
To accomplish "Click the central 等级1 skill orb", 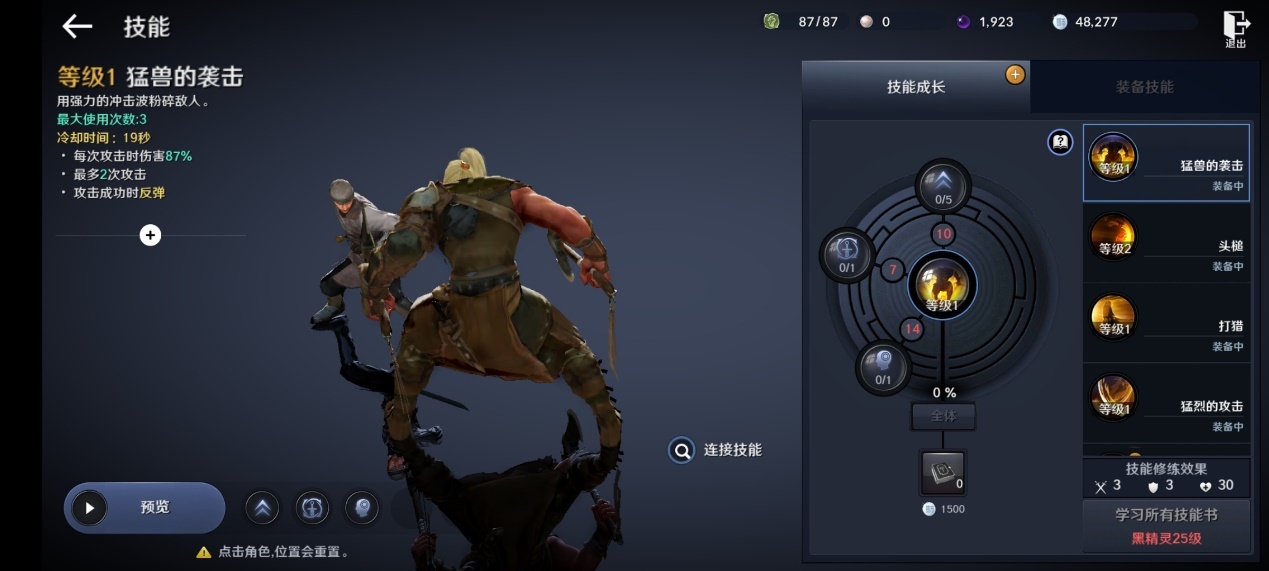I will point(941,285).
